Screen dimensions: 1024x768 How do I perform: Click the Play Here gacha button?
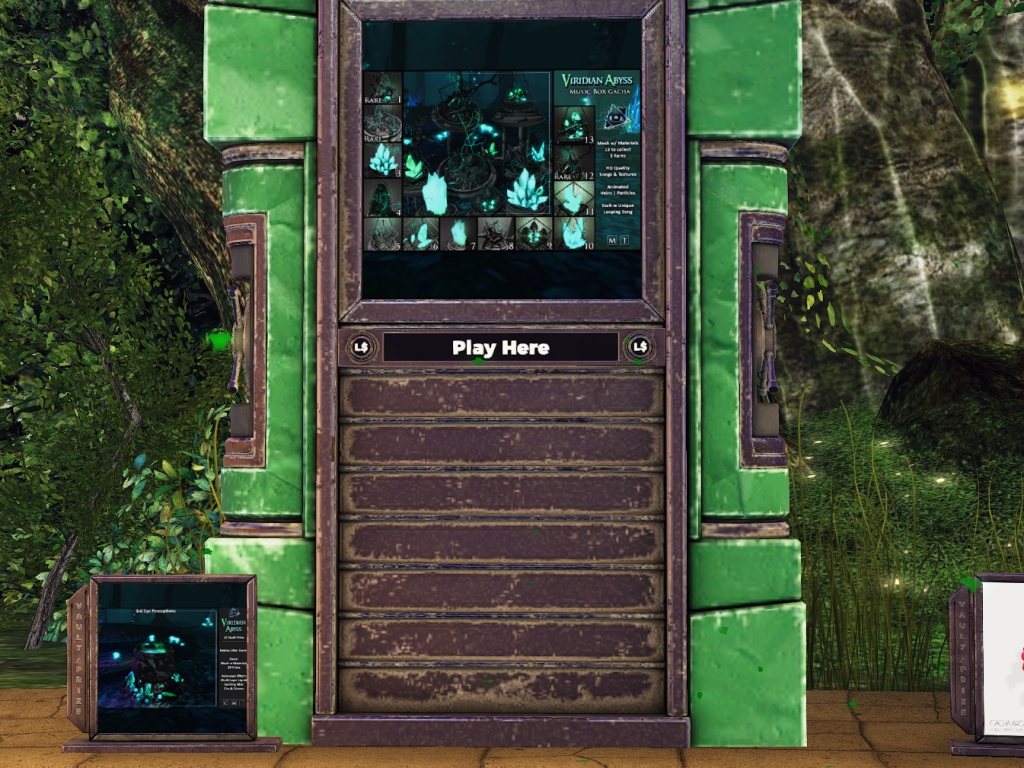pyautogui.click(x=500, y=348)
